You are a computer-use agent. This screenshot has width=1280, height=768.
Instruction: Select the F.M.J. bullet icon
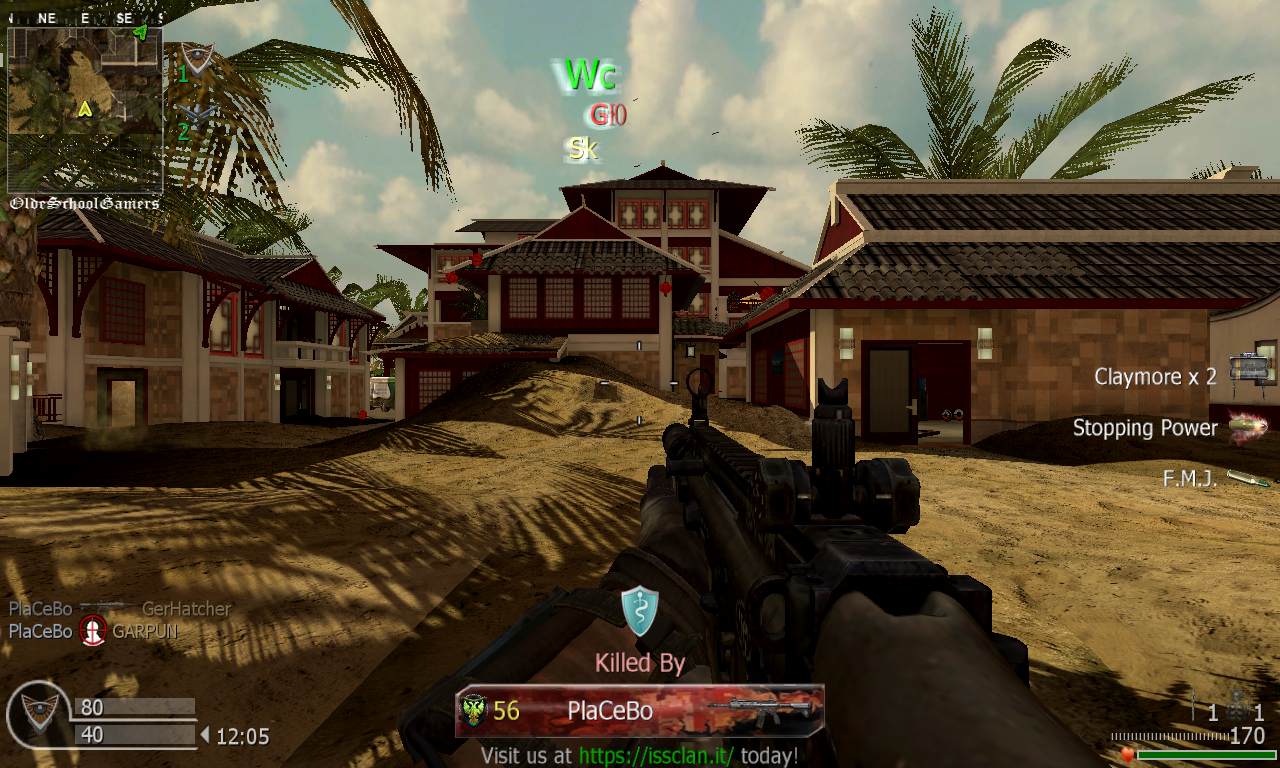point(1249,479)
